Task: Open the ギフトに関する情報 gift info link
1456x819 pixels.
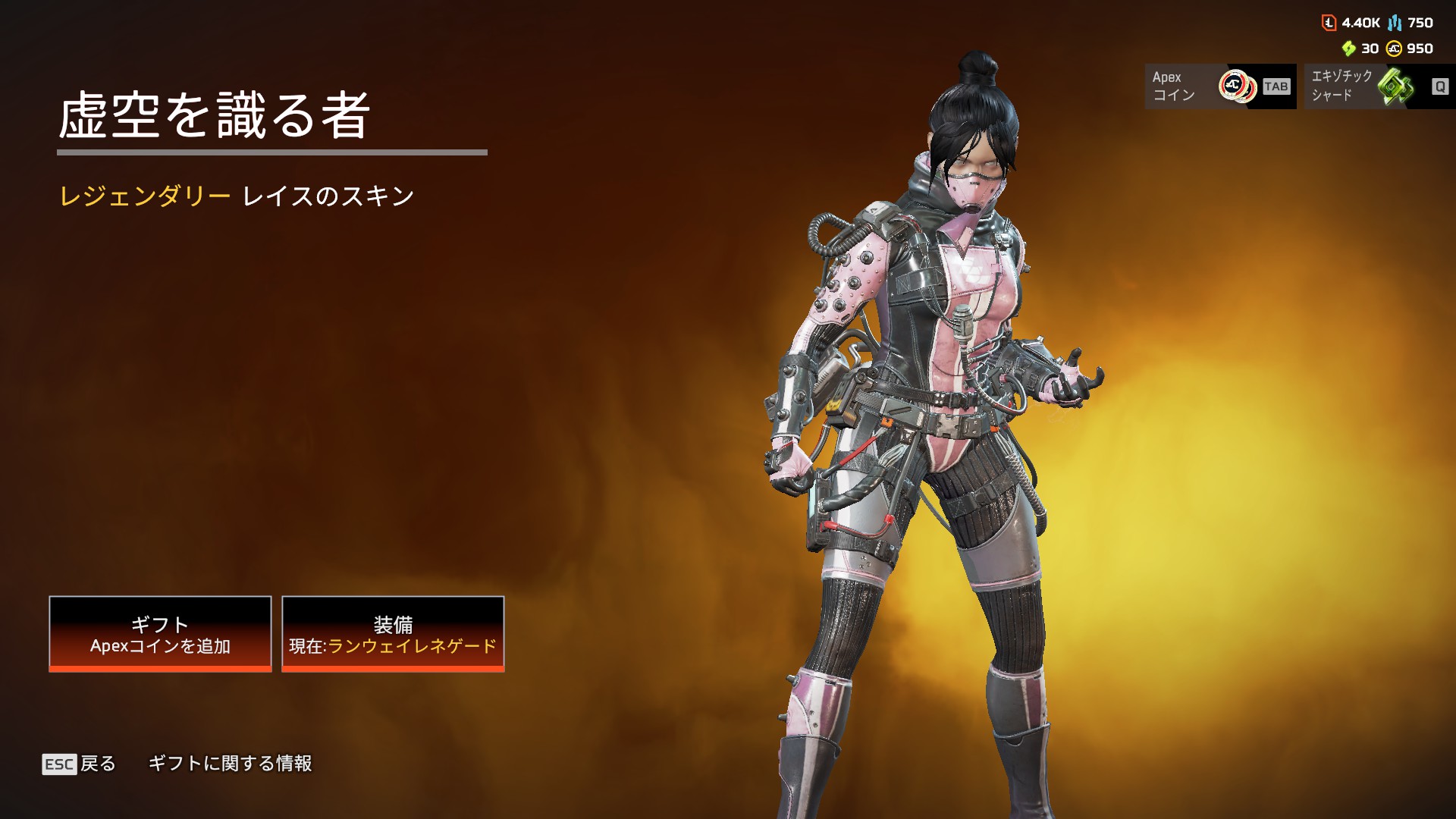Action: click(x=230, y=764)
